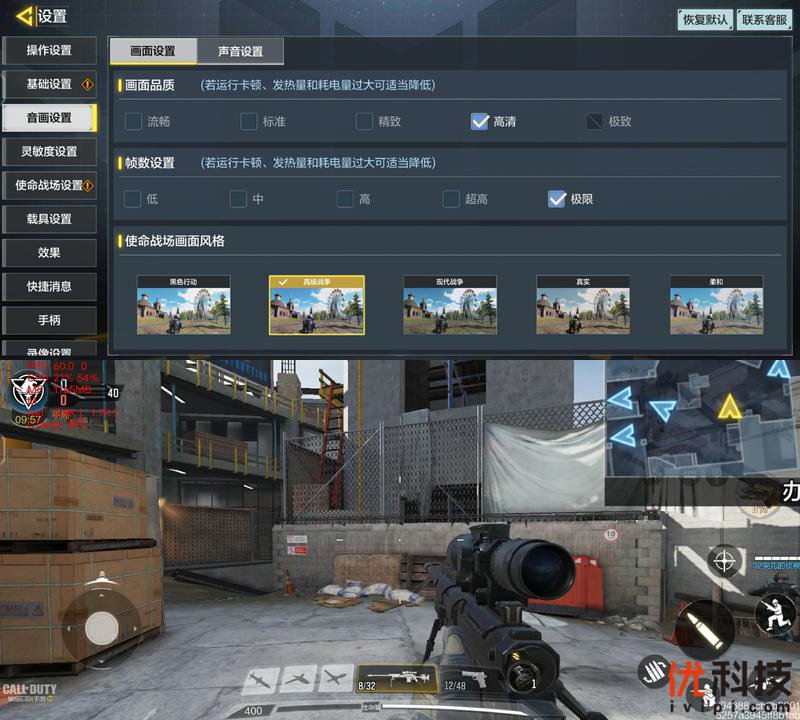Viewport: 800px width, 720px height.
Task: Select the 现代战争 style thumbnail
Action: (x=450, y=305)
